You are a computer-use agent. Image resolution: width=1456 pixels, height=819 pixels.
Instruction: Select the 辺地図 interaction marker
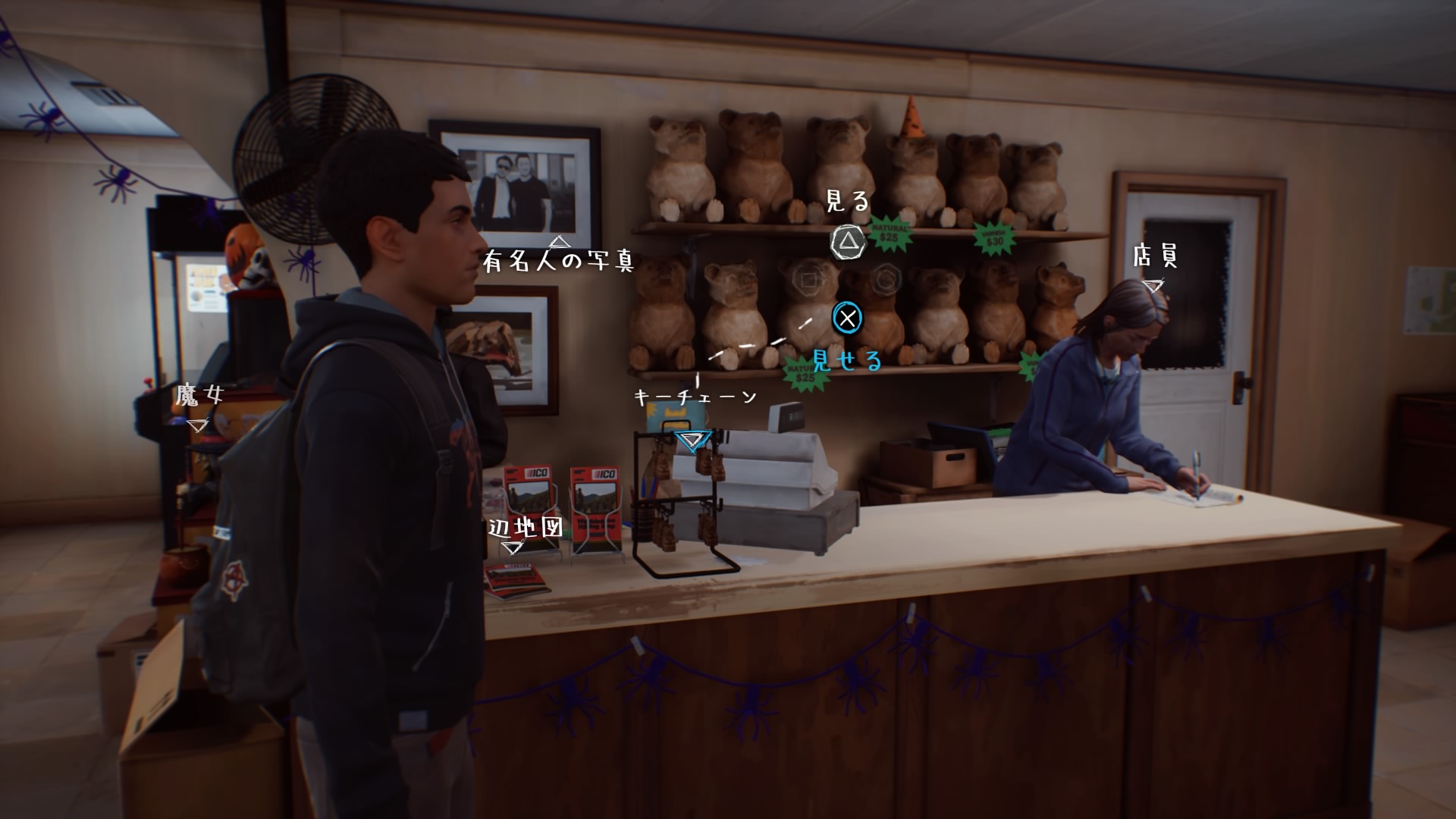pos(515,546)
